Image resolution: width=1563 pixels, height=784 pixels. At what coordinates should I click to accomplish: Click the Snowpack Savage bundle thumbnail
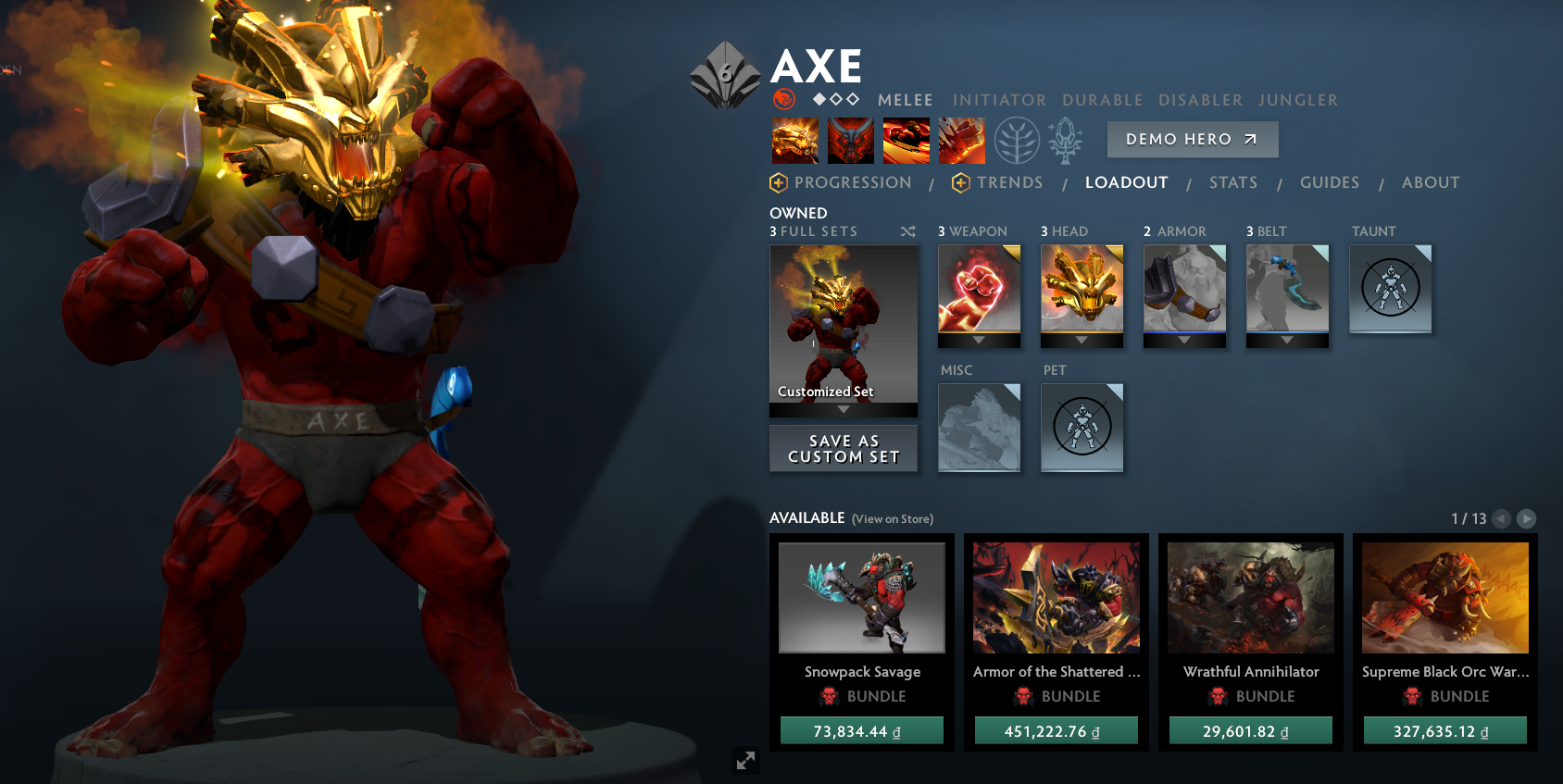tap(862, 598)
